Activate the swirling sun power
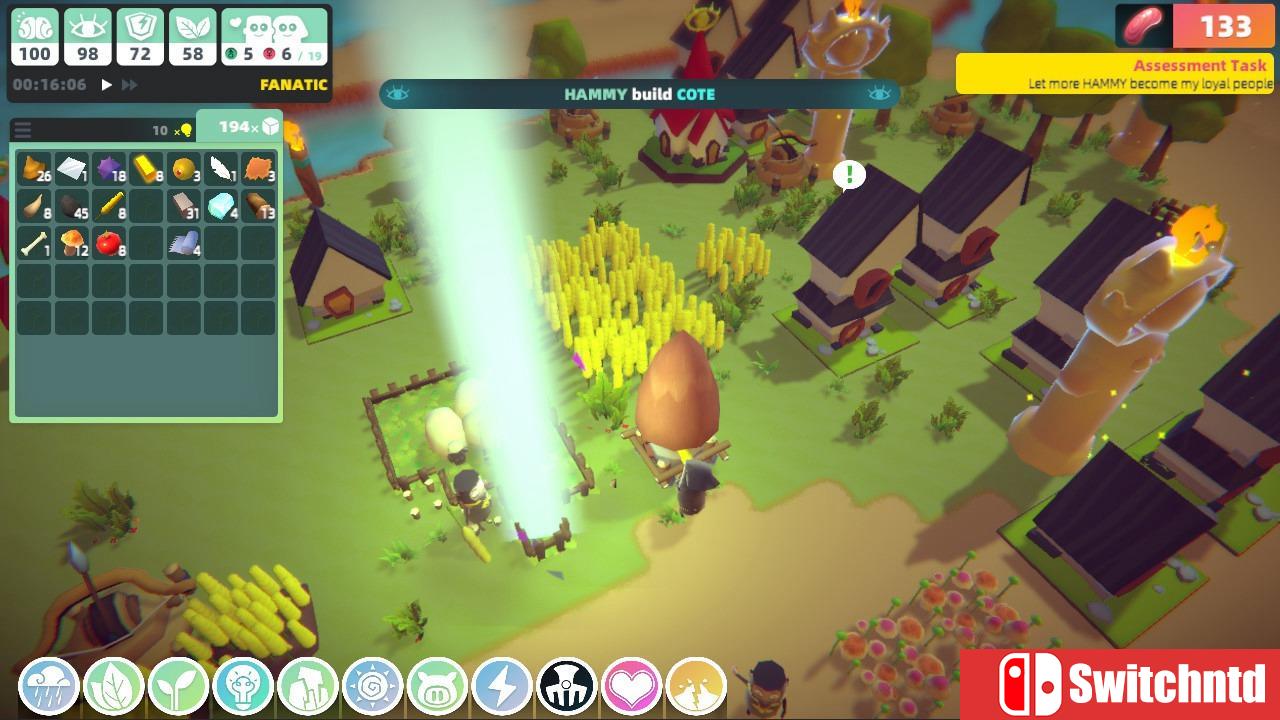This screenshot has height=720, width=1280. 372,687
